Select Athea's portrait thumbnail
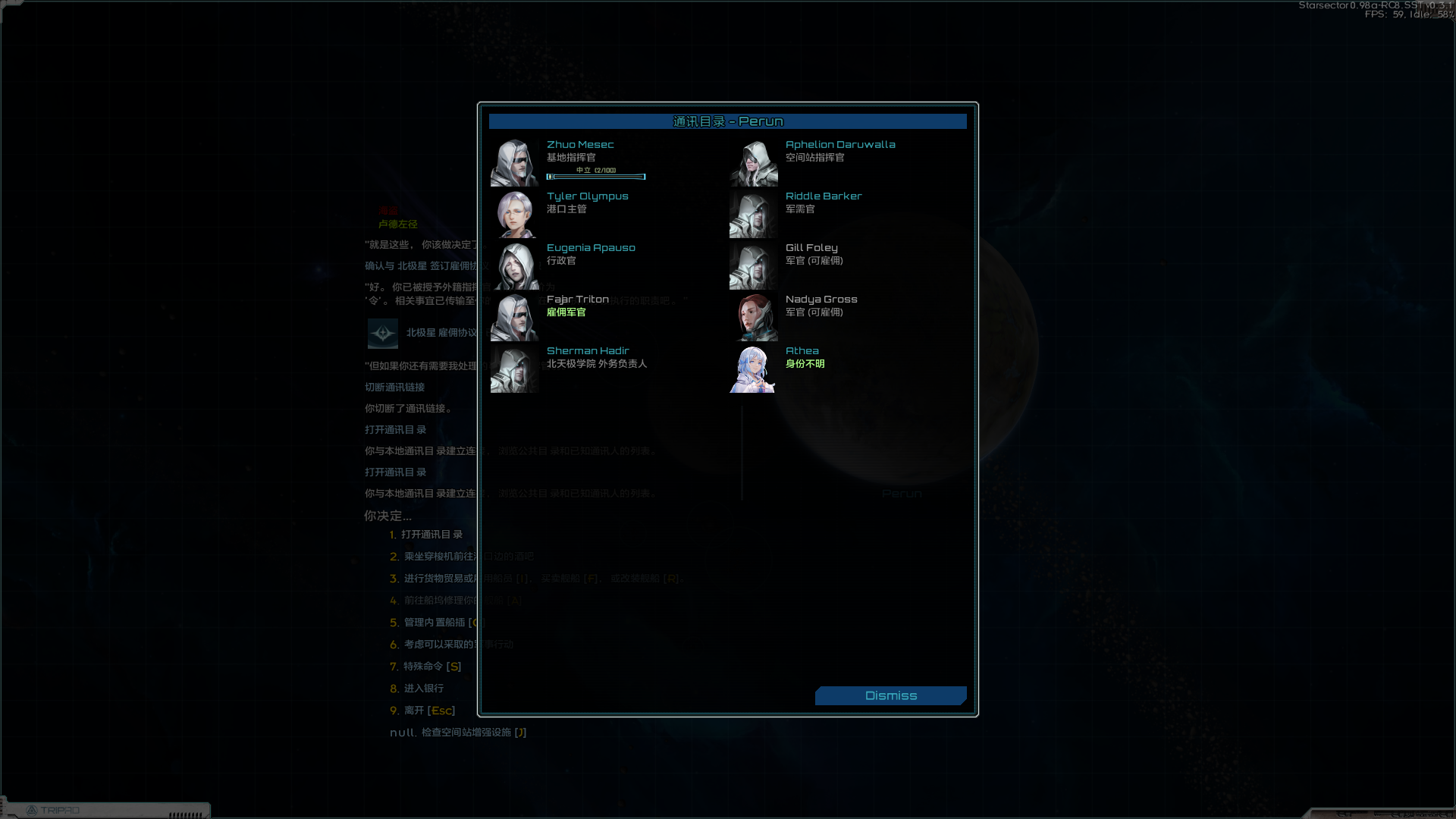Viewport: 1456px width, 819px height. (x=752, y=369)
